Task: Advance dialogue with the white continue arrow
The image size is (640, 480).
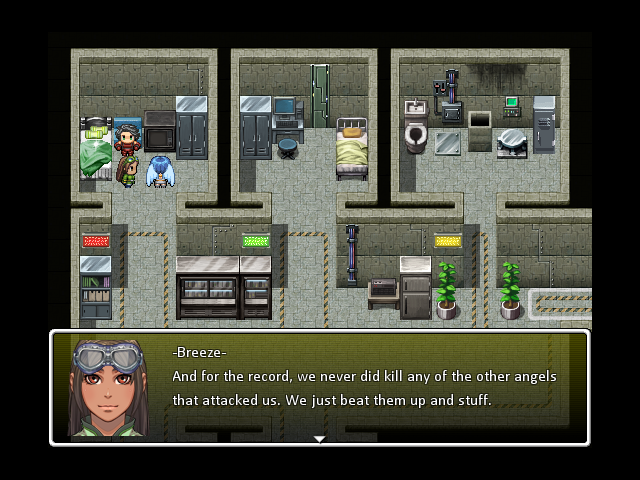Action: pos(319,438)
